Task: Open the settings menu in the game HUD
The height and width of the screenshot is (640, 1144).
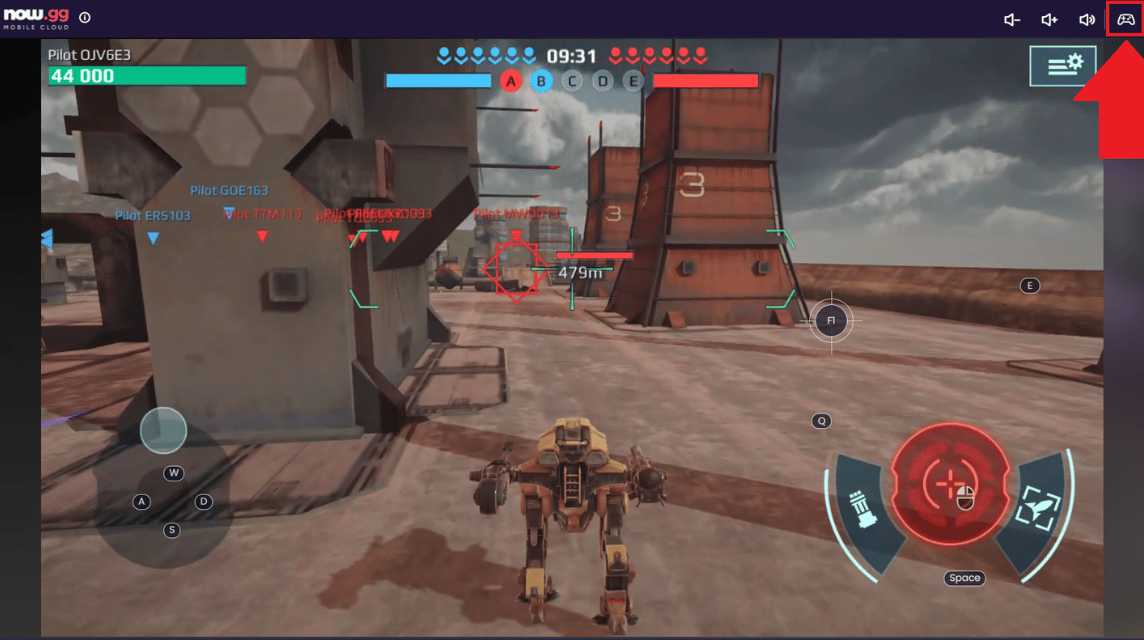Action: [x=1063, y=65]
